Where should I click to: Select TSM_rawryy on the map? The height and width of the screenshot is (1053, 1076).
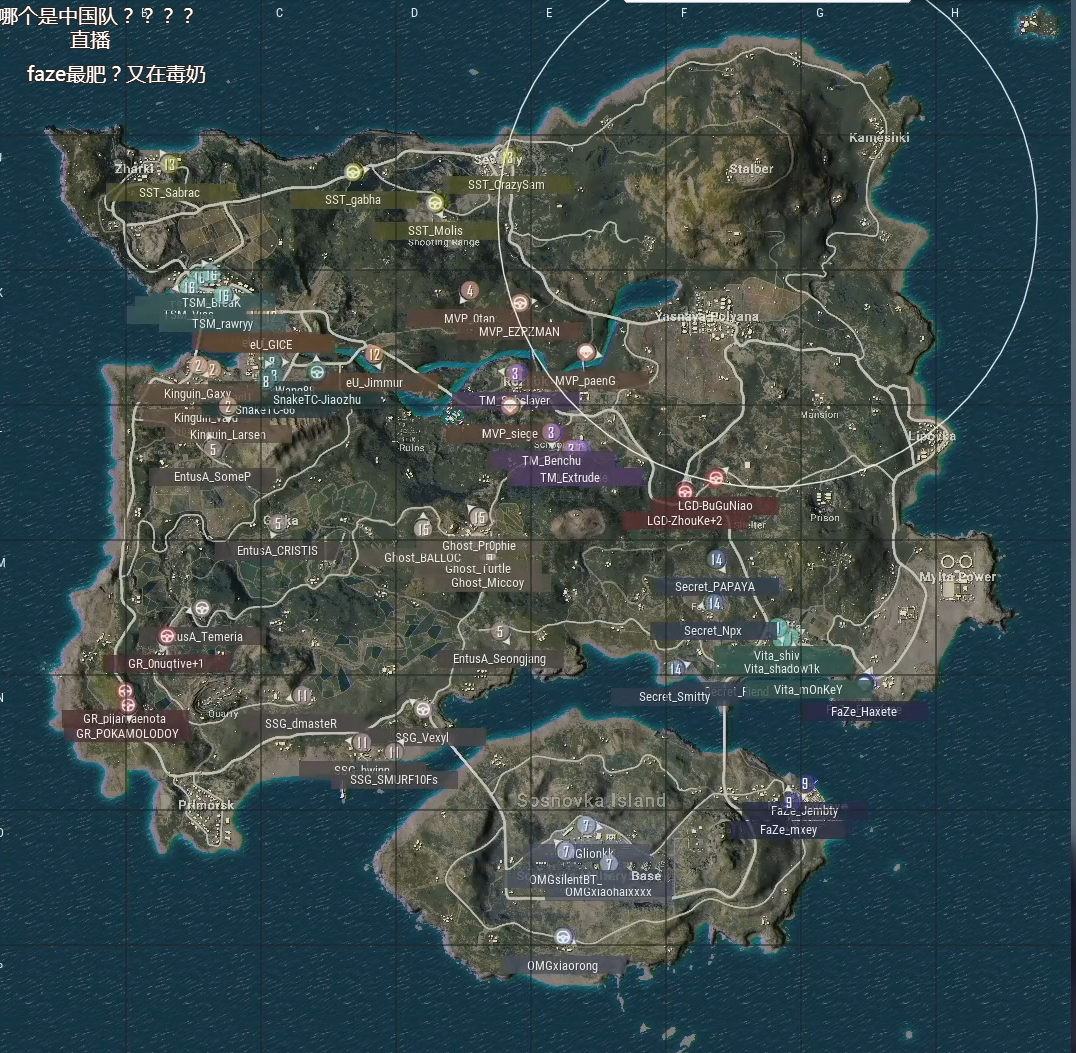pyautogui.click(x=223, y=324)
